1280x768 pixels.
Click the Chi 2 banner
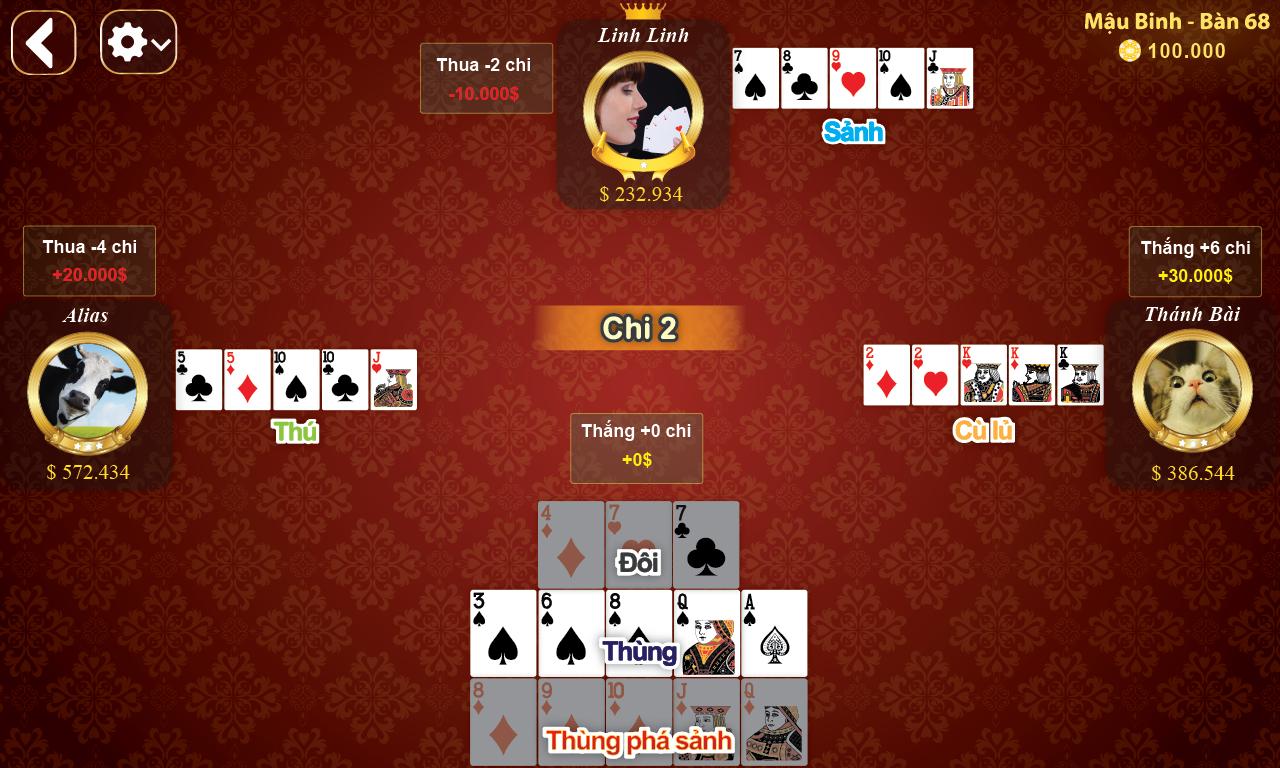point(639,328)
